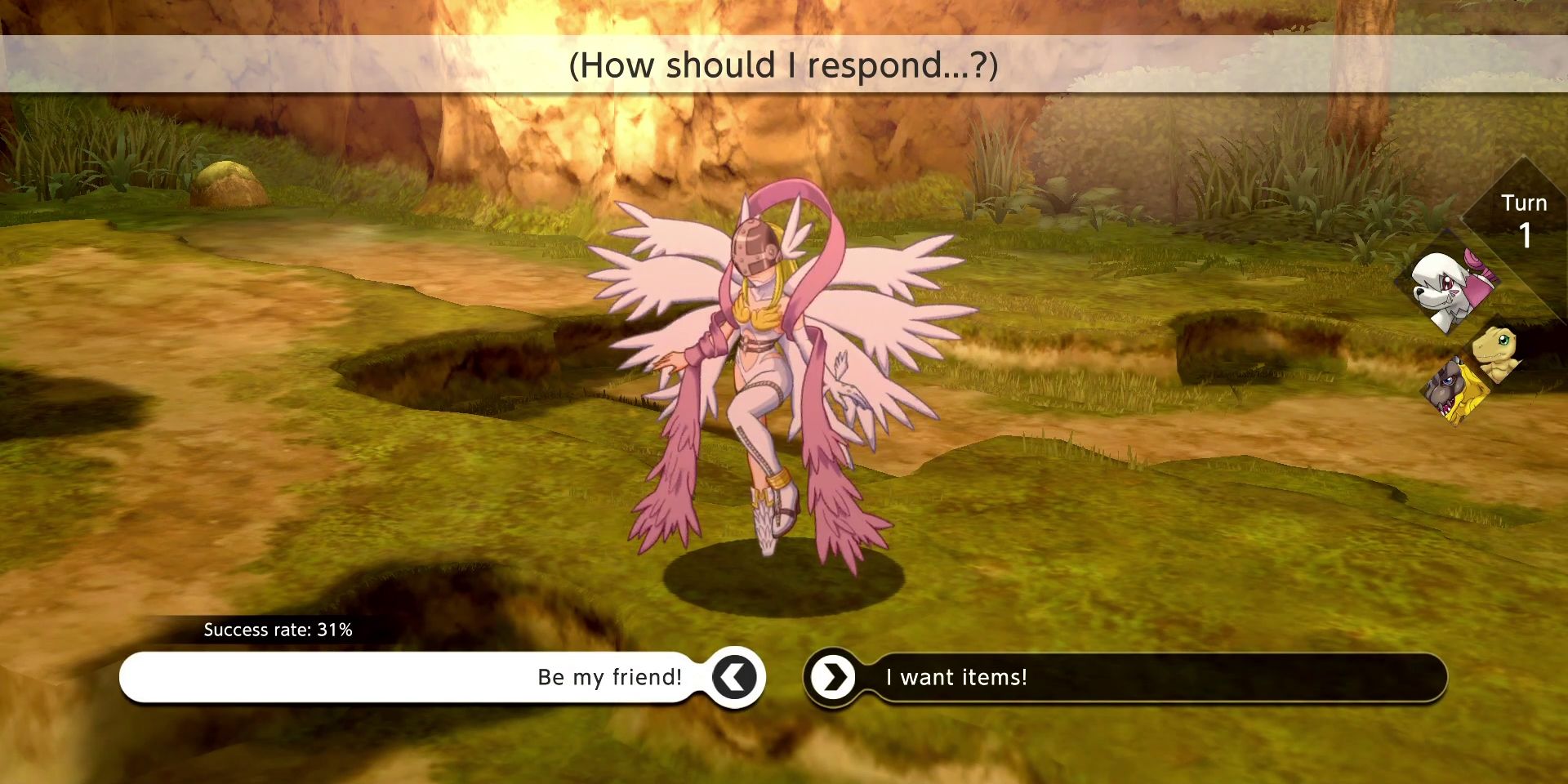Click the "Success rate: 31%" label
Image resolution: width=1568 pixels, height=784 pixels.
pos(278,630)
